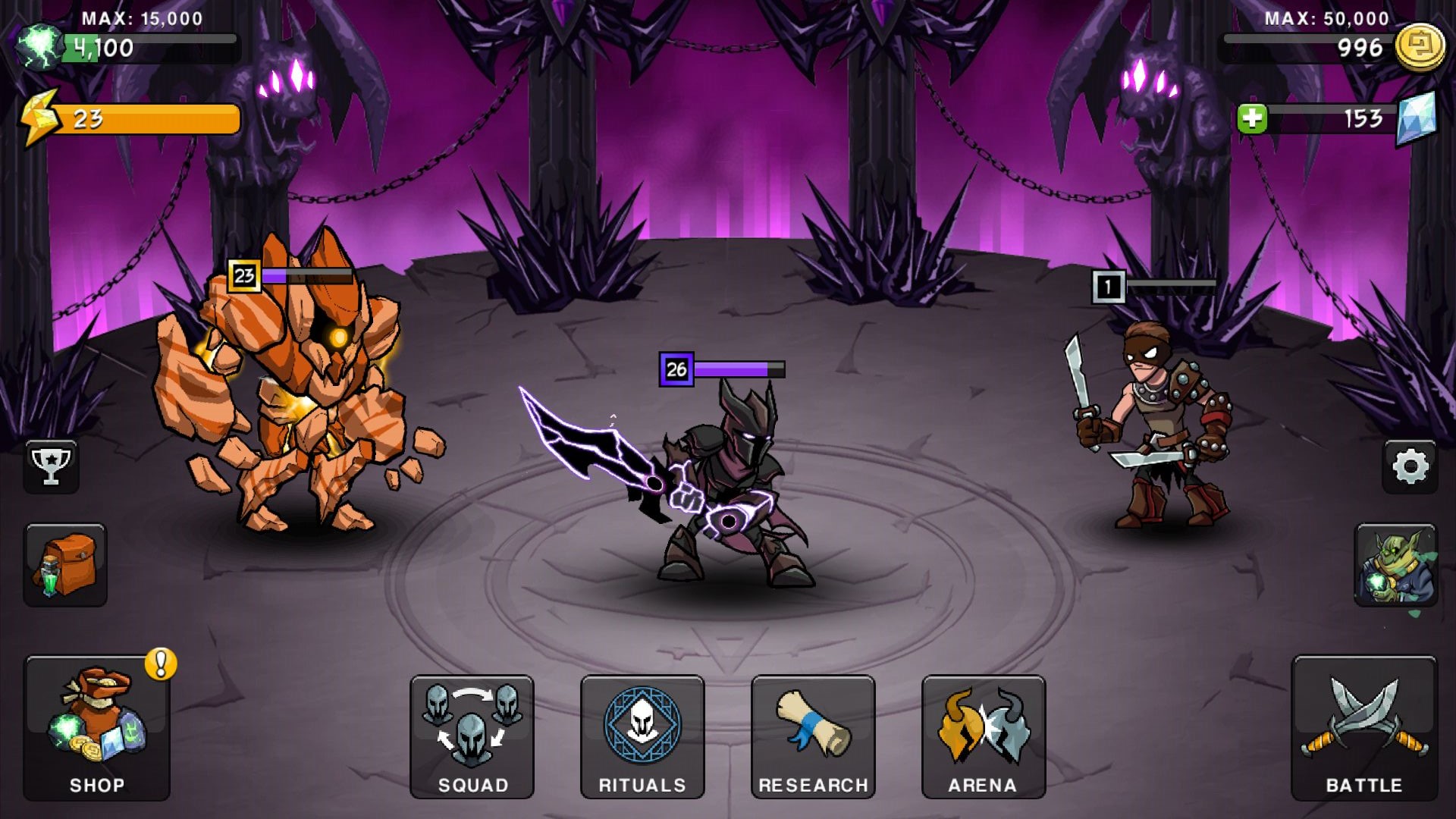Open the Shop menu

coord(97,728)
